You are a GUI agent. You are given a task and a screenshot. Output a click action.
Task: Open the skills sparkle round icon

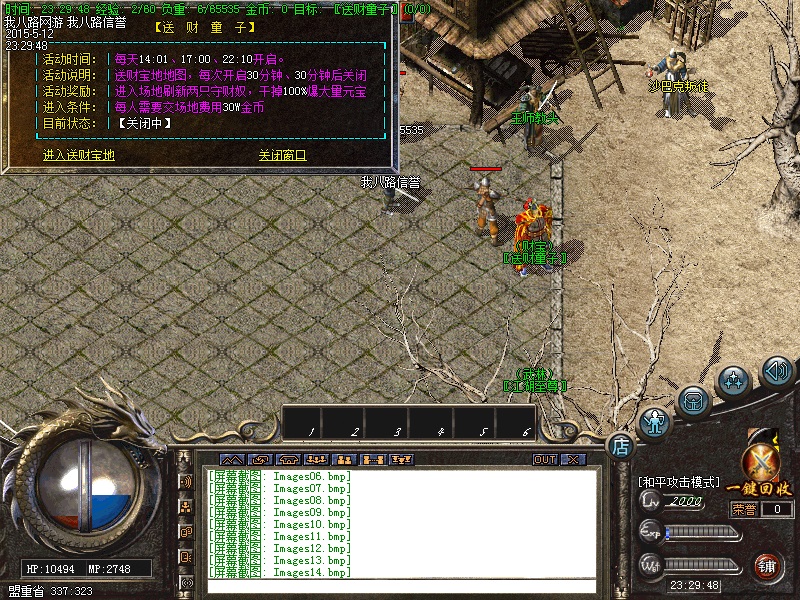coord(735,381)
